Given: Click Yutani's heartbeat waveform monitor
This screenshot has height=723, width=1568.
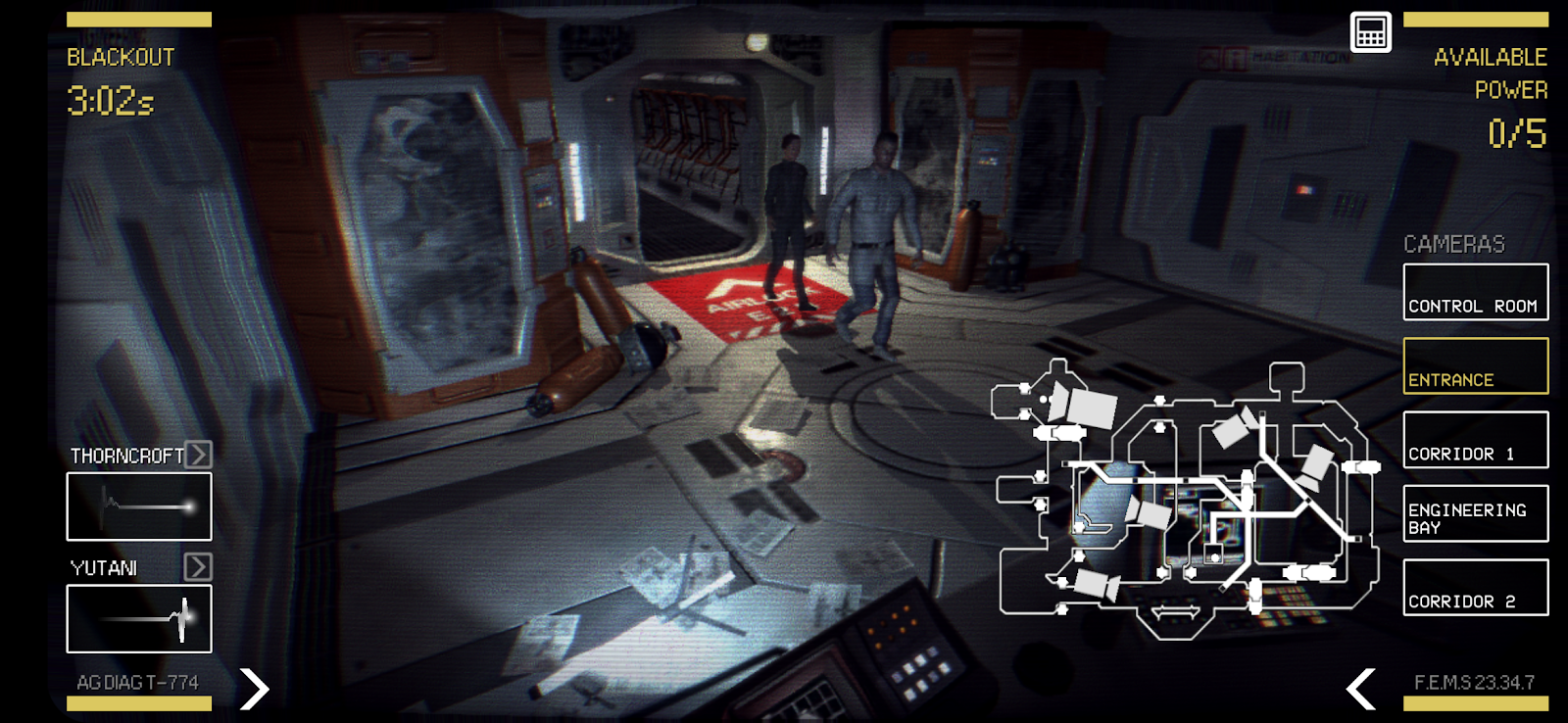Looking at the screenshot, I should tap(137, 618).
